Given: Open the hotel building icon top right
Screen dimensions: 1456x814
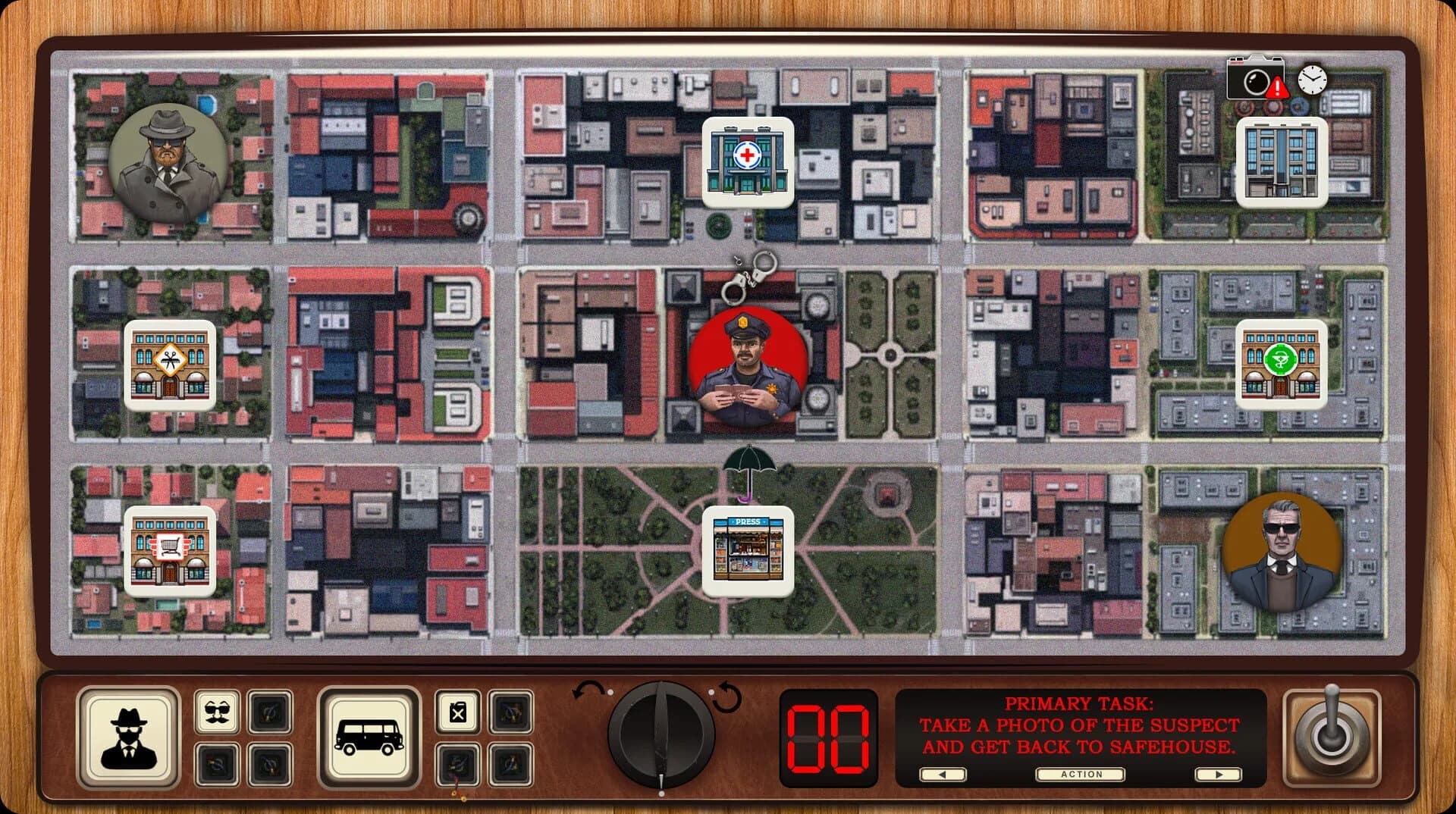Looking at the screenshot, I should click(1283, 161).
